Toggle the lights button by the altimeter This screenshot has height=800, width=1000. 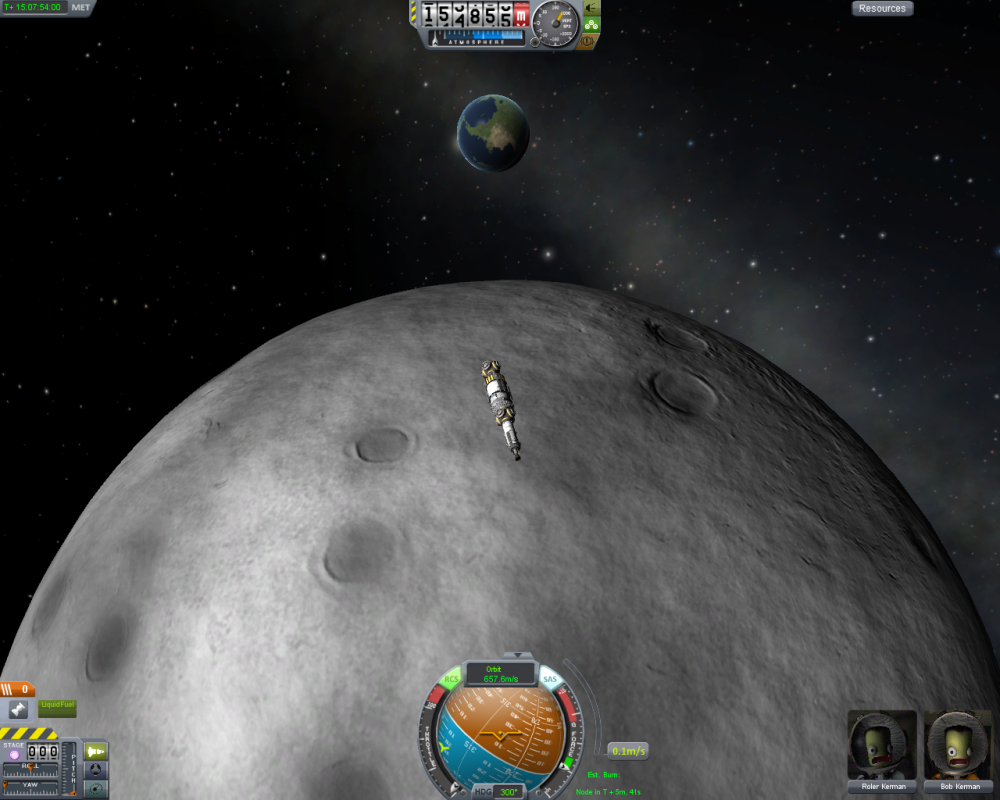pos(589,7)
